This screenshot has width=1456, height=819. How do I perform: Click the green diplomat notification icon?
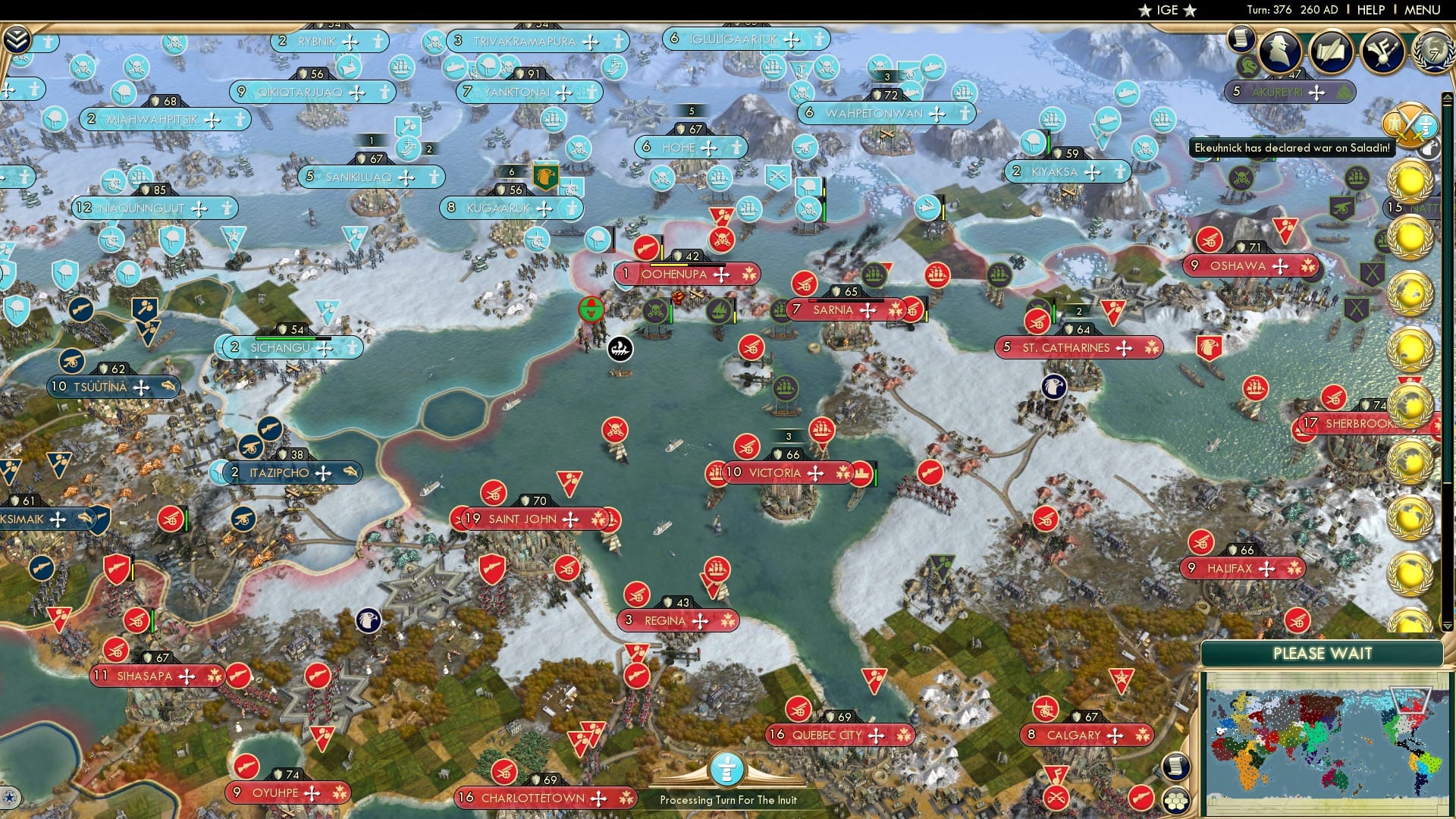click(1247, 64)
